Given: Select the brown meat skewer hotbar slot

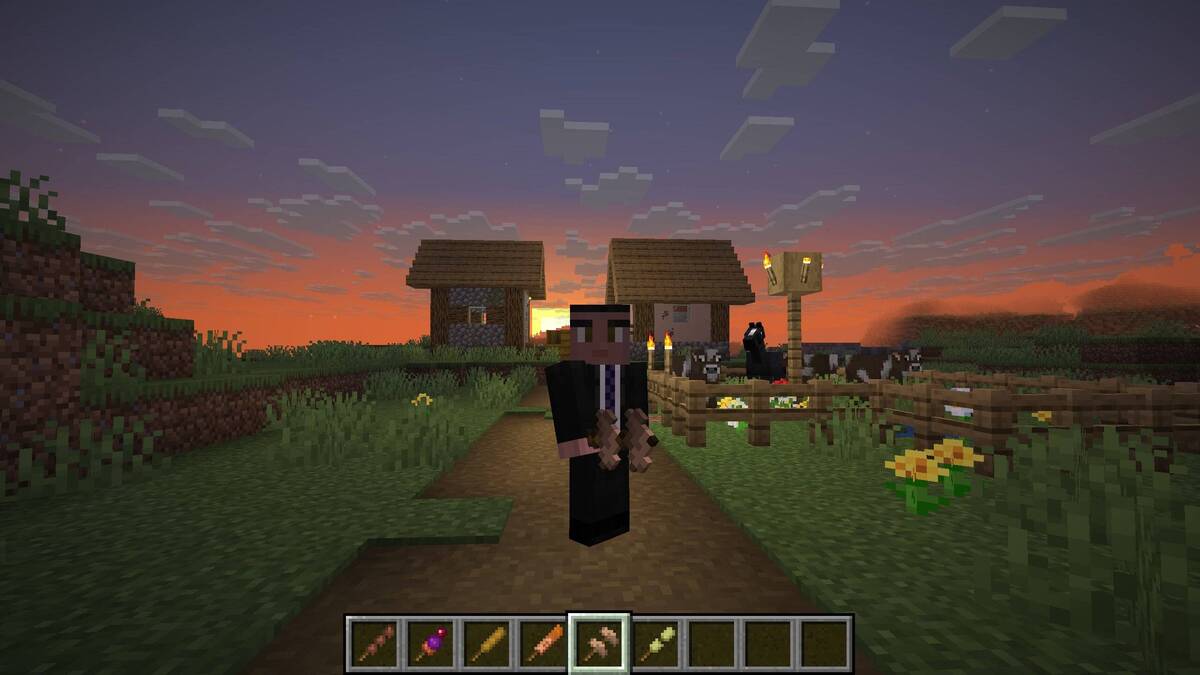Looking at the screenshot, I should point(374,642).
